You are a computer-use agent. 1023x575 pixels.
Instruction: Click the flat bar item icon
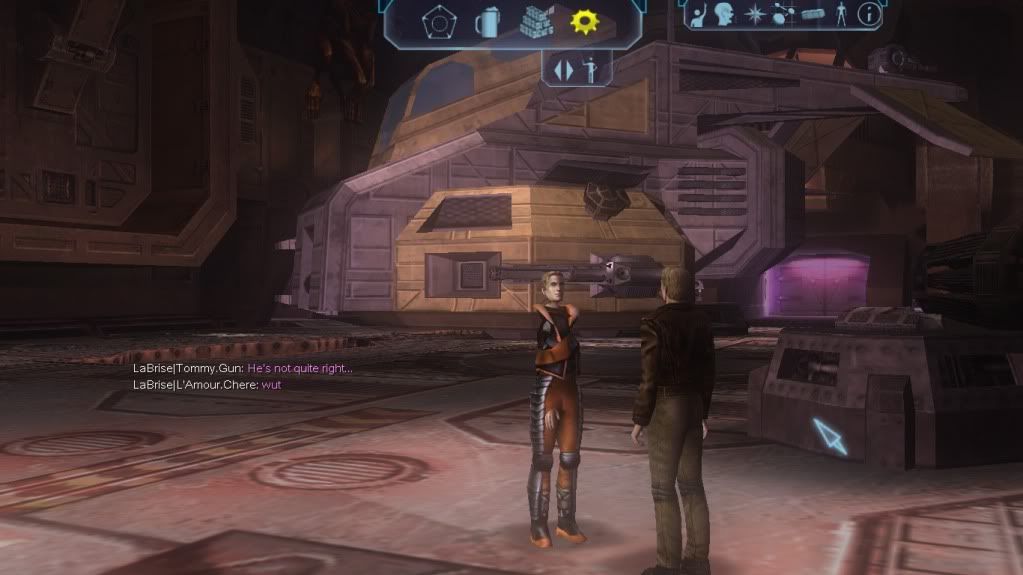tap(812, 15)
